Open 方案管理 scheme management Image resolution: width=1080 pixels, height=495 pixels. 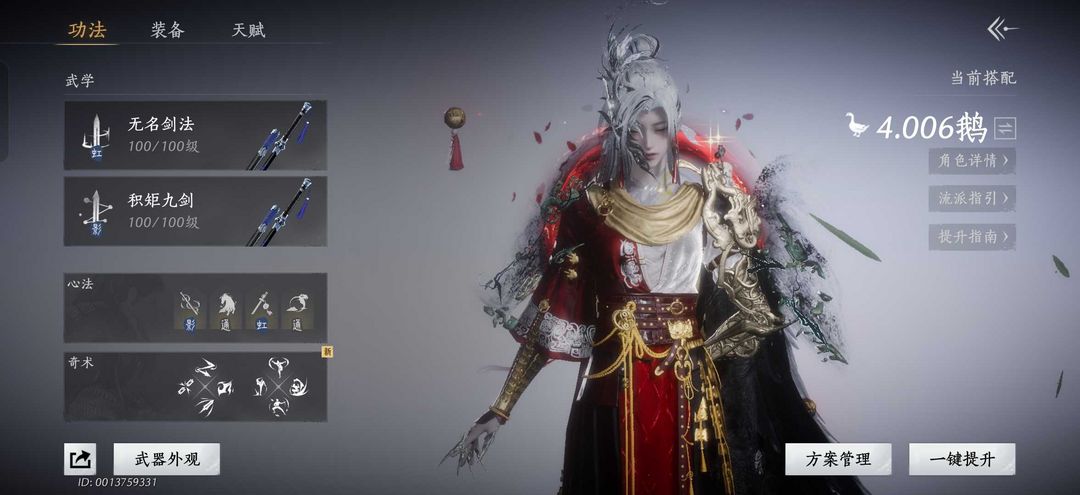[837, 459]
